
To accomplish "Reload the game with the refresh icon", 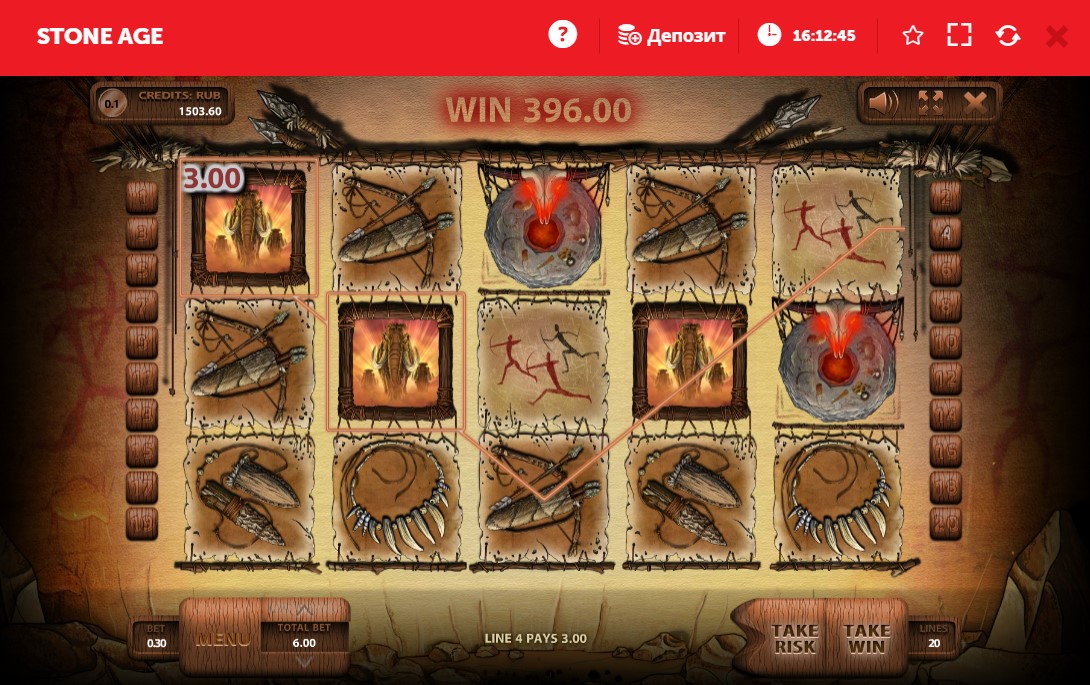I will [x=1007, y=36].
